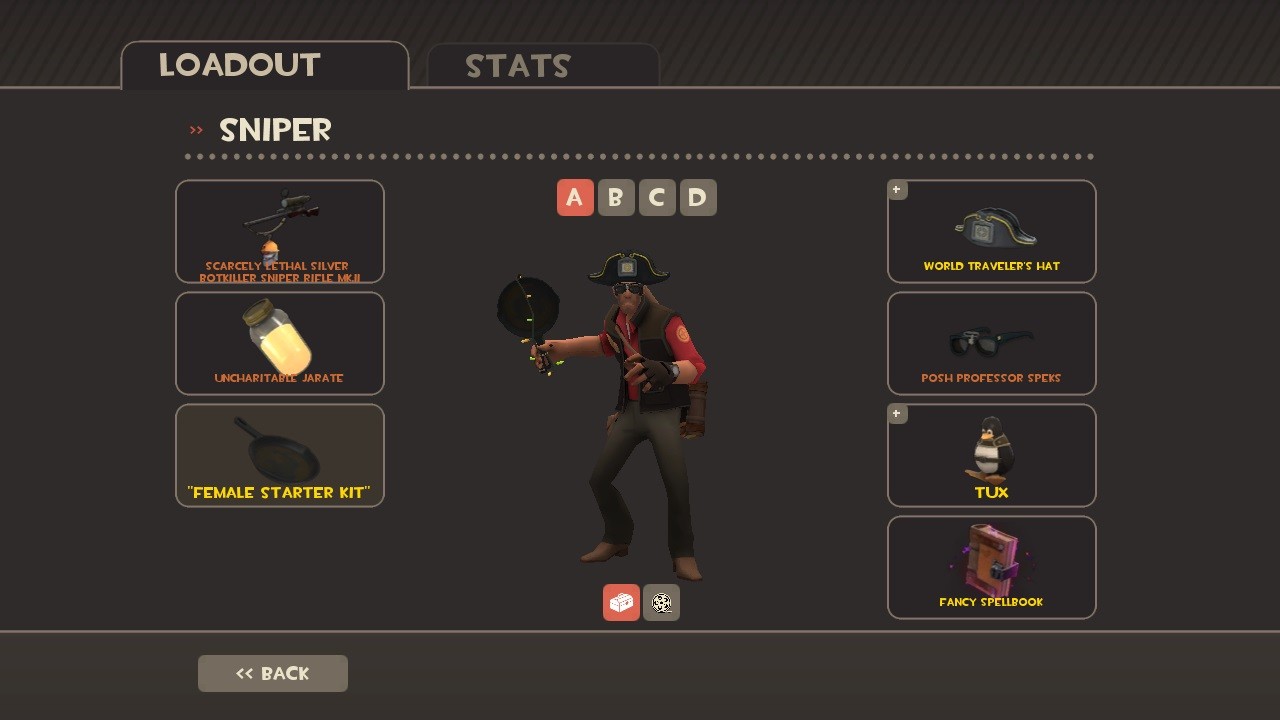Select loadout preset A swatch

click(x=575, y=197)
